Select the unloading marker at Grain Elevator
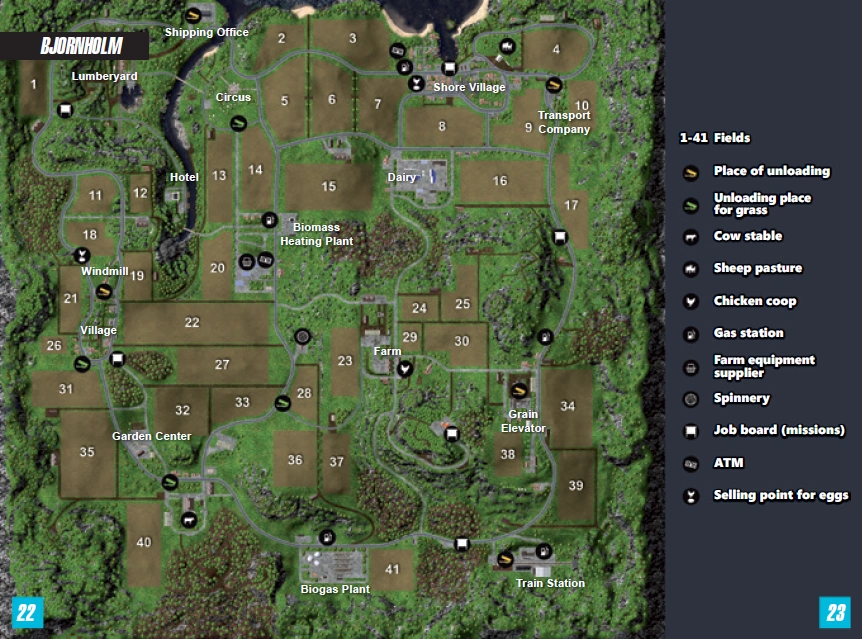Image resolution: width=862 pixels, height=639 pixels. click(518, 391)
